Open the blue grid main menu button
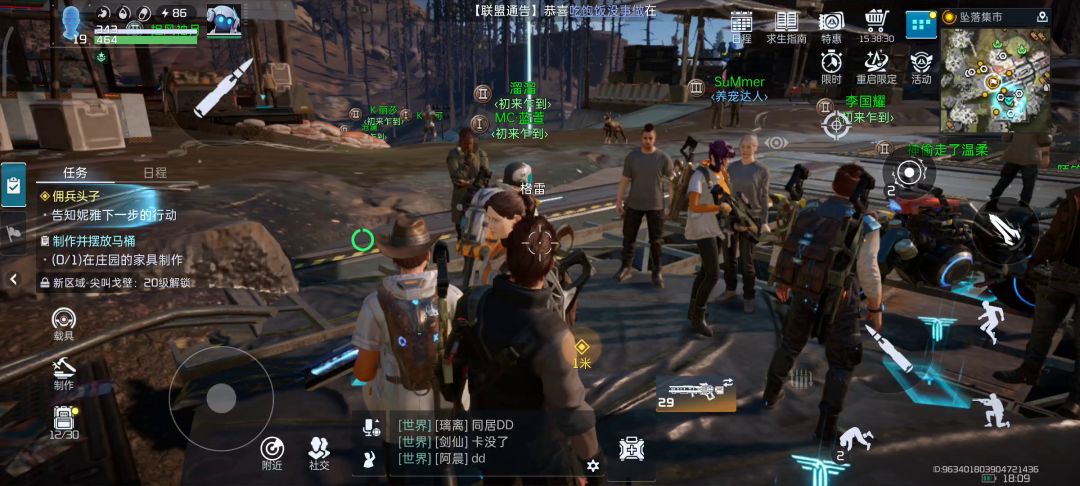 [920, 24]
